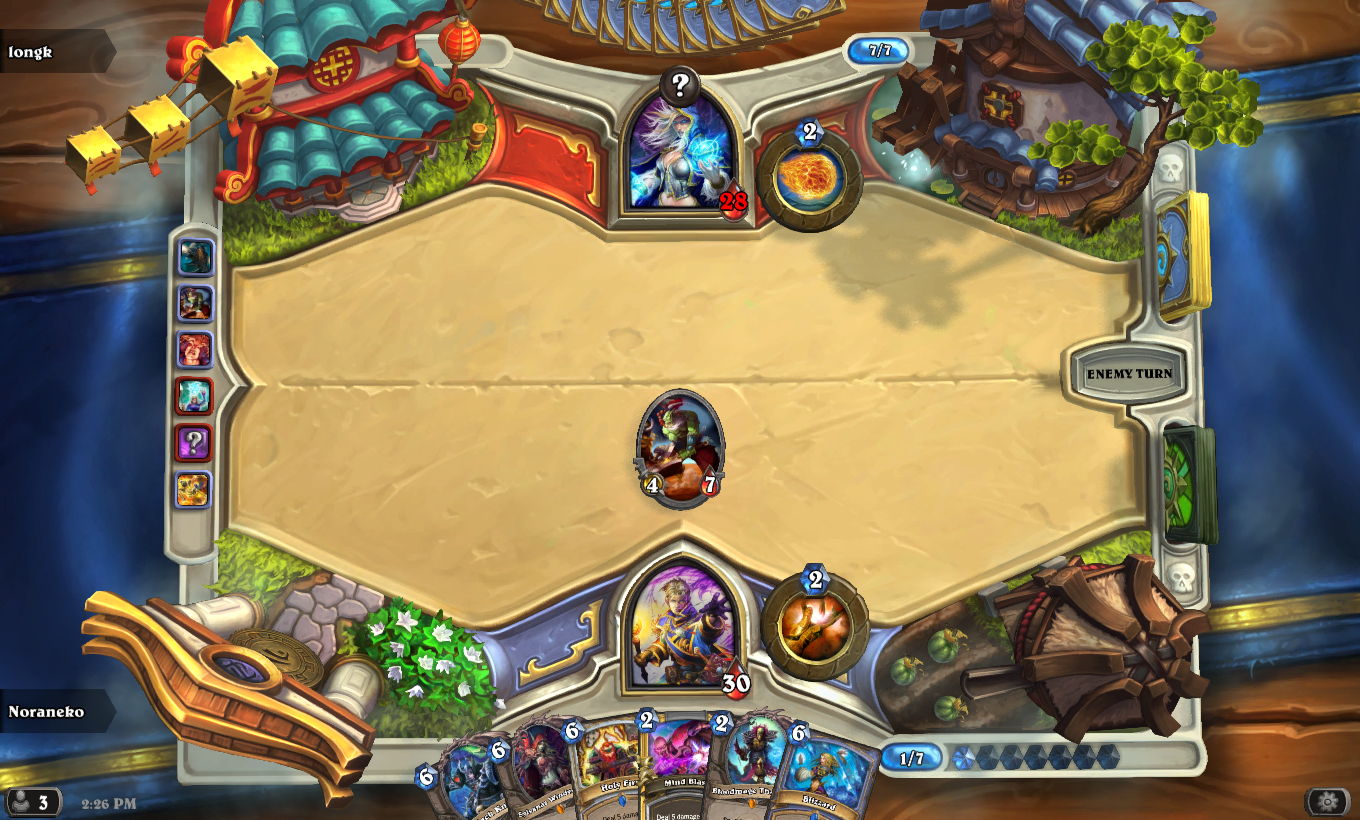This screenshot has width=1360, height=820.
Task: Open the friends list showing 3 online
Action: click(30, 802)
